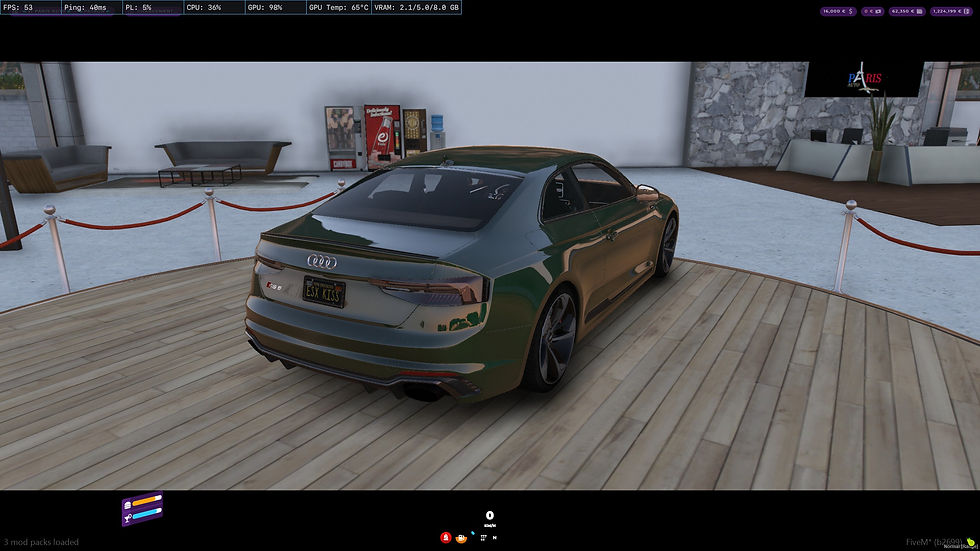Select the cocktail glass thirst icon

(127, 519)
